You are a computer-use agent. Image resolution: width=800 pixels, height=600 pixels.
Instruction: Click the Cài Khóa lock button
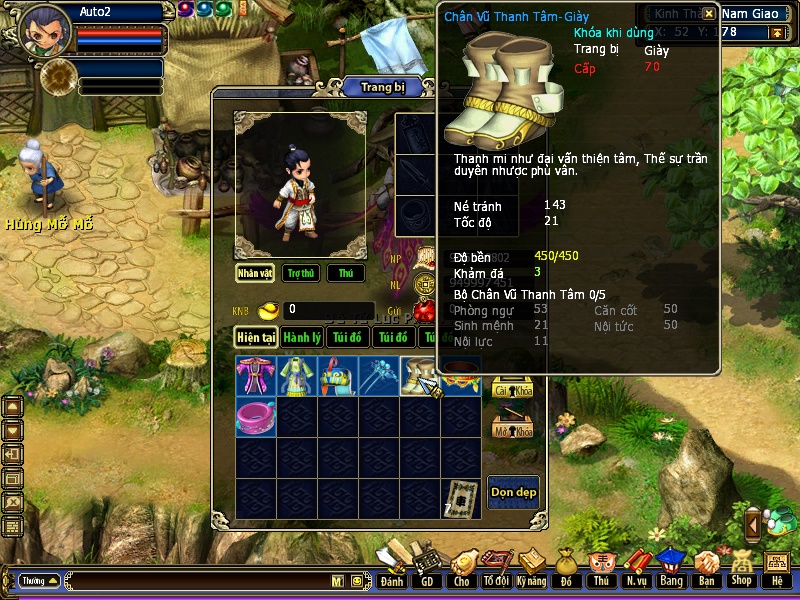(512, 390)
